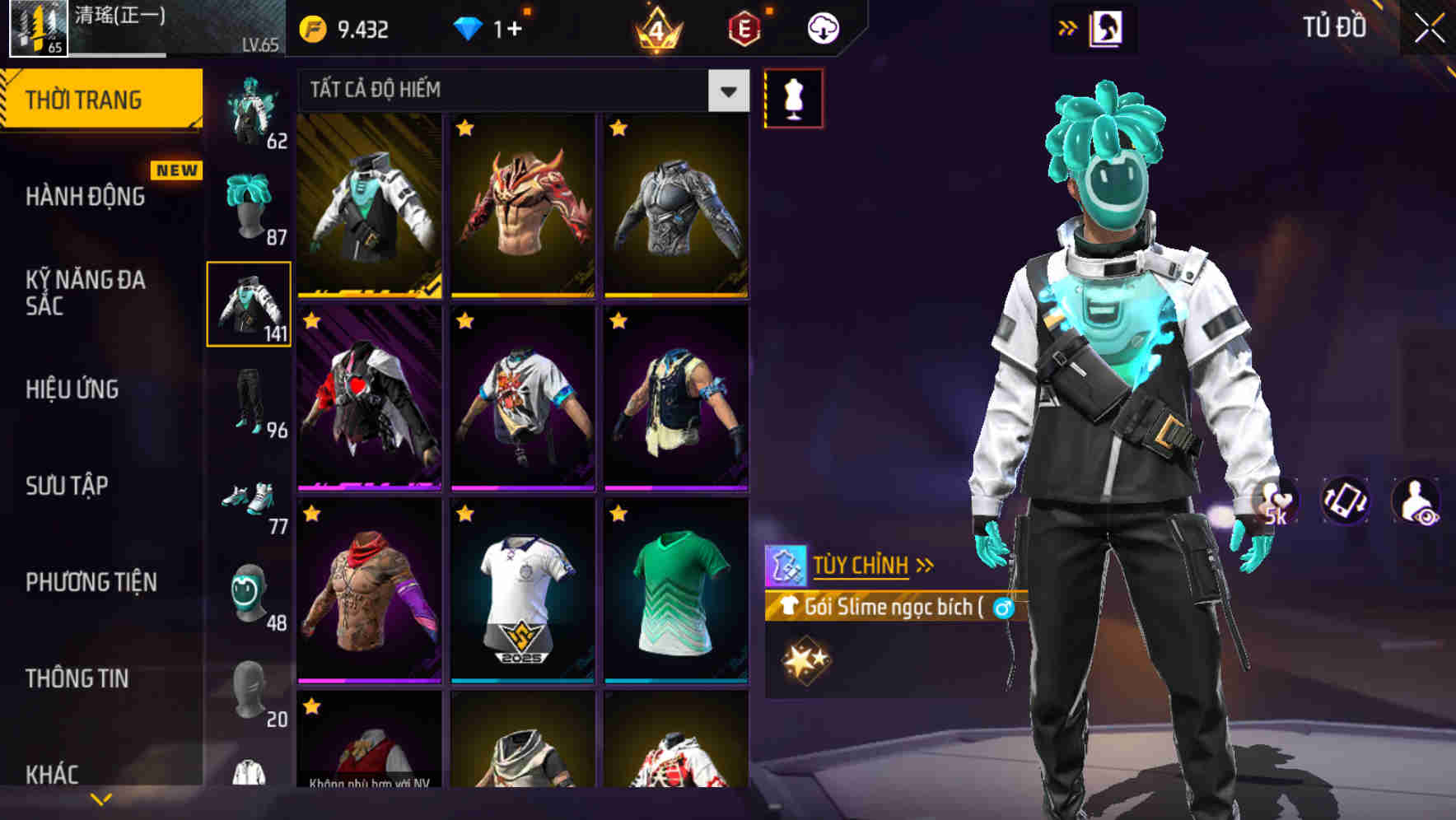Screen dimensions: 1456x820
Task: Tap the rotate character phone icon
Action: click(x=1345, y=502)
